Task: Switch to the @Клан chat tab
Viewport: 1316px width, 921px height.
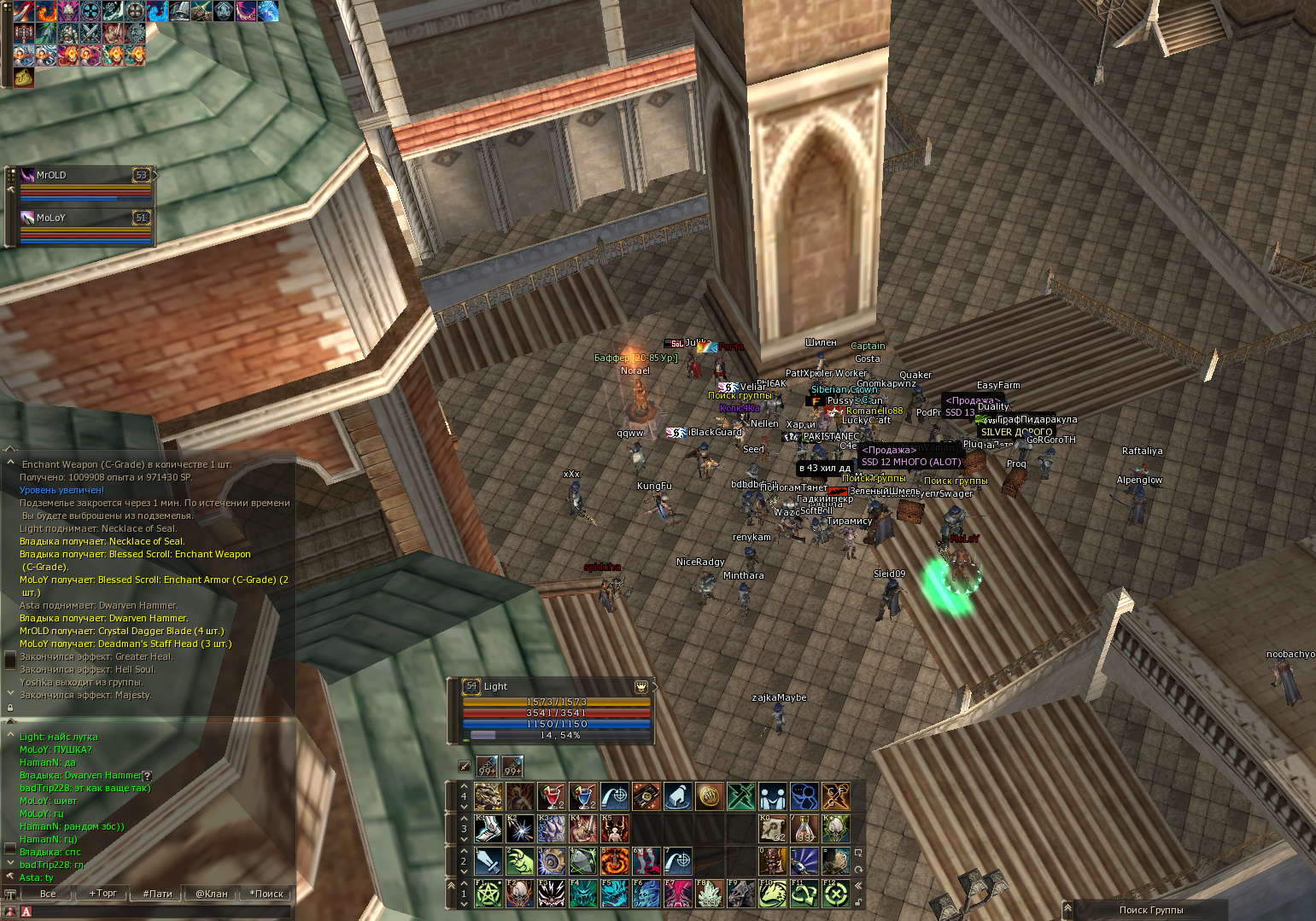Action: tap(210, 894)
